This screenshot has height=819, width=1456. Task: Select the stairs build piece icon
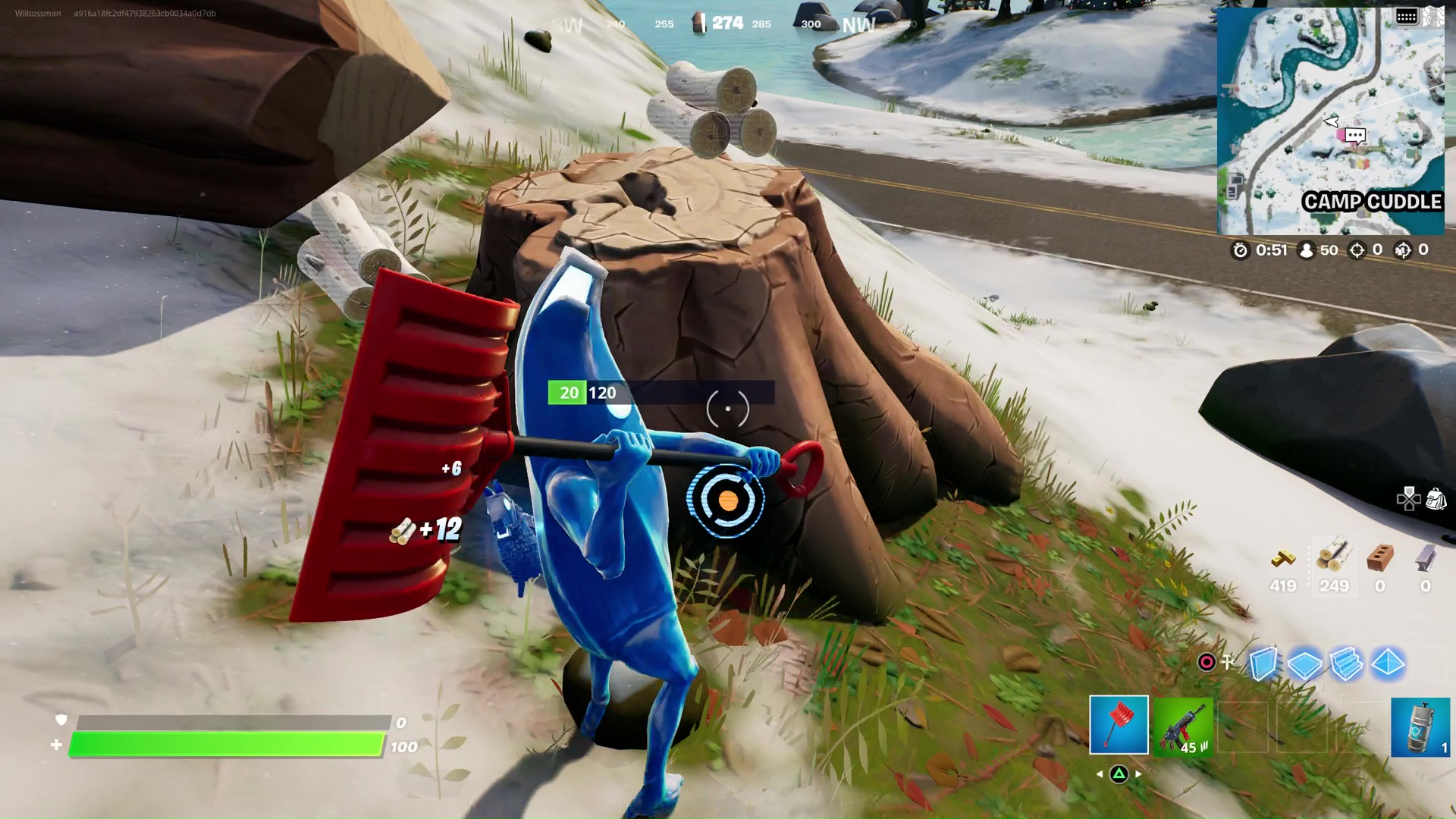[x=1345, y=663]
